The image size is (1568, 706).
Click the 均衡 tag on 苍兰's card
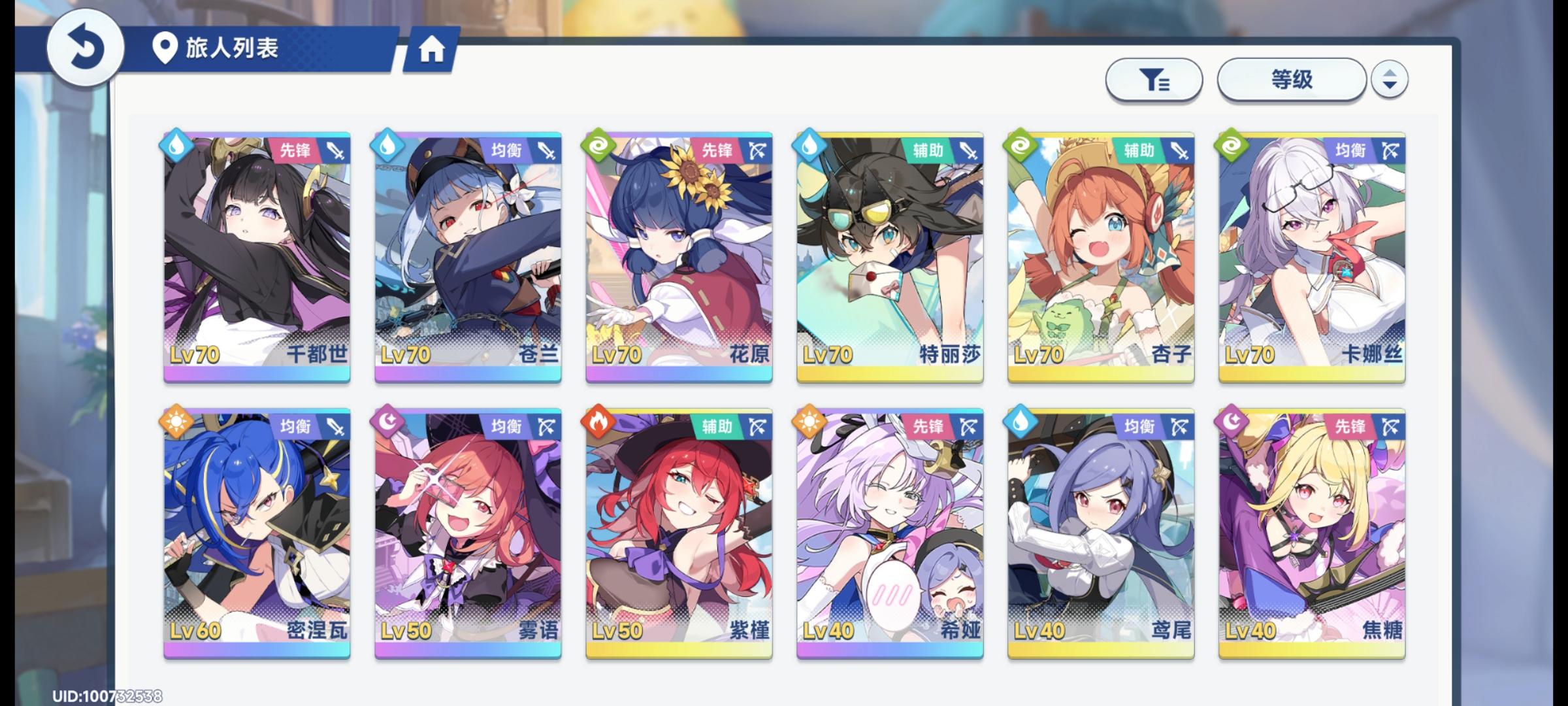point(508,149)
